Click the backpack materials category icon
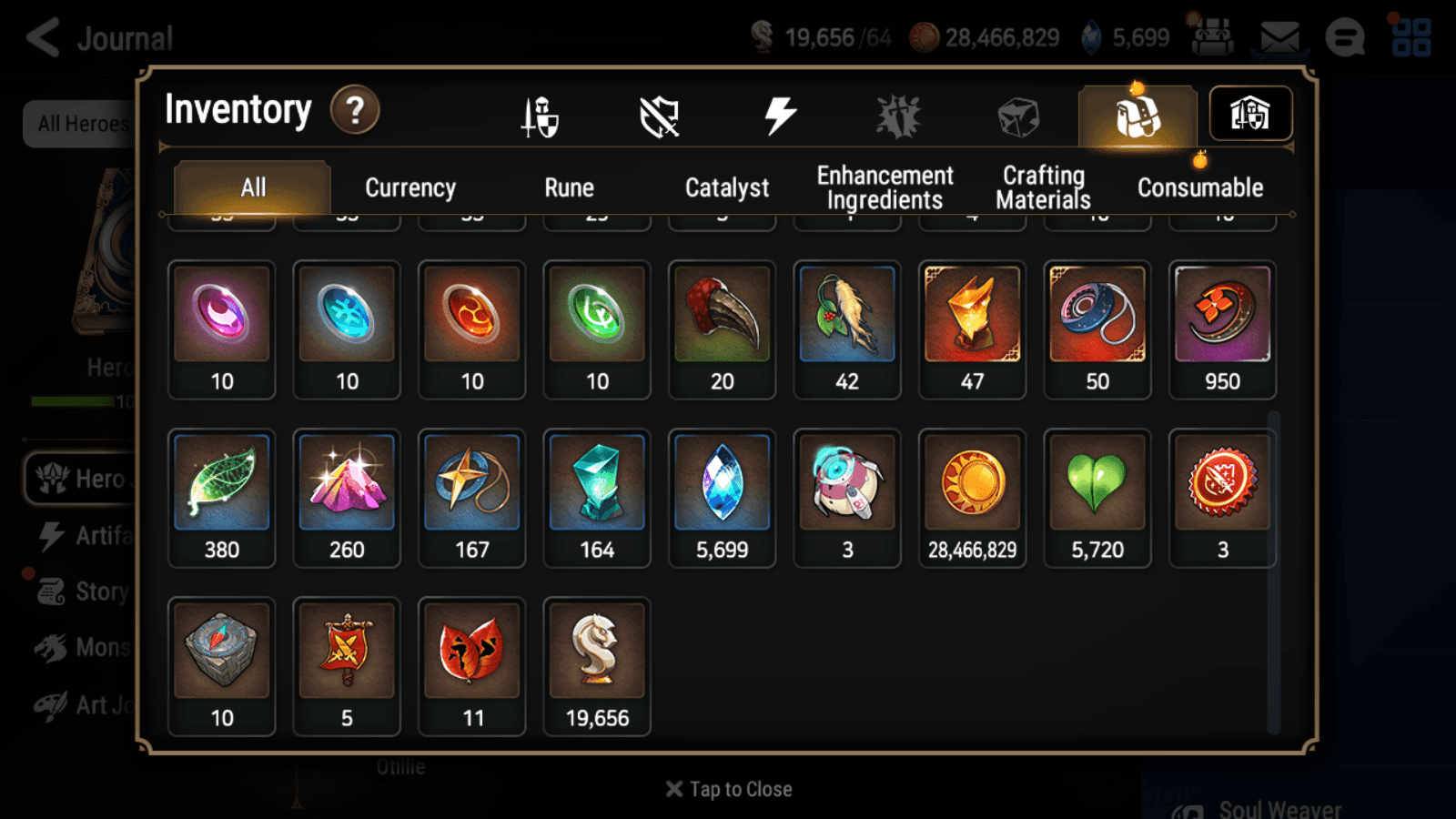Screen dimensions: 1456x819 tap(1137, 116)
